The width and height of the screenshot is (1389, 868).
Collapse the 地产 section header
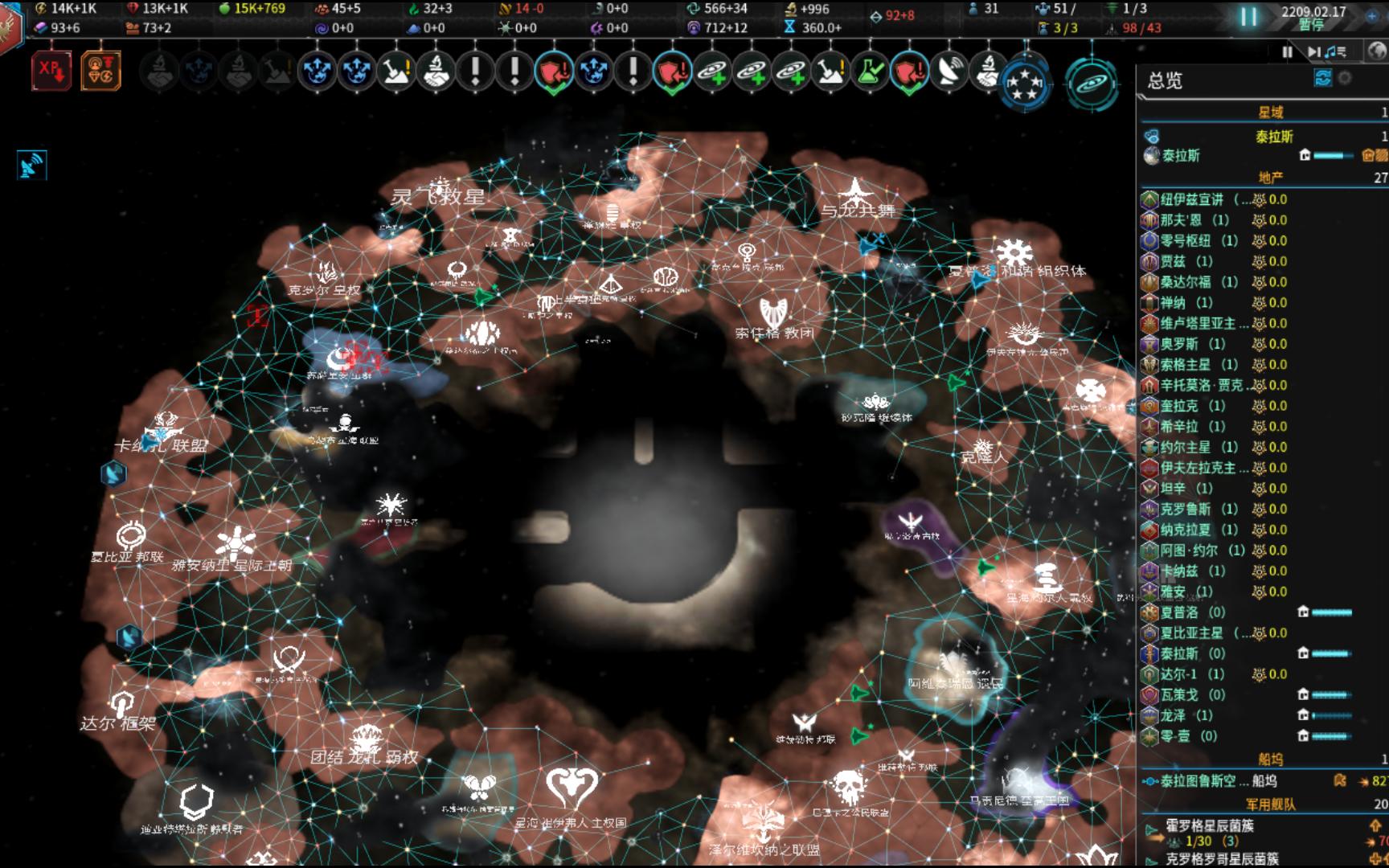point(1272,178)
